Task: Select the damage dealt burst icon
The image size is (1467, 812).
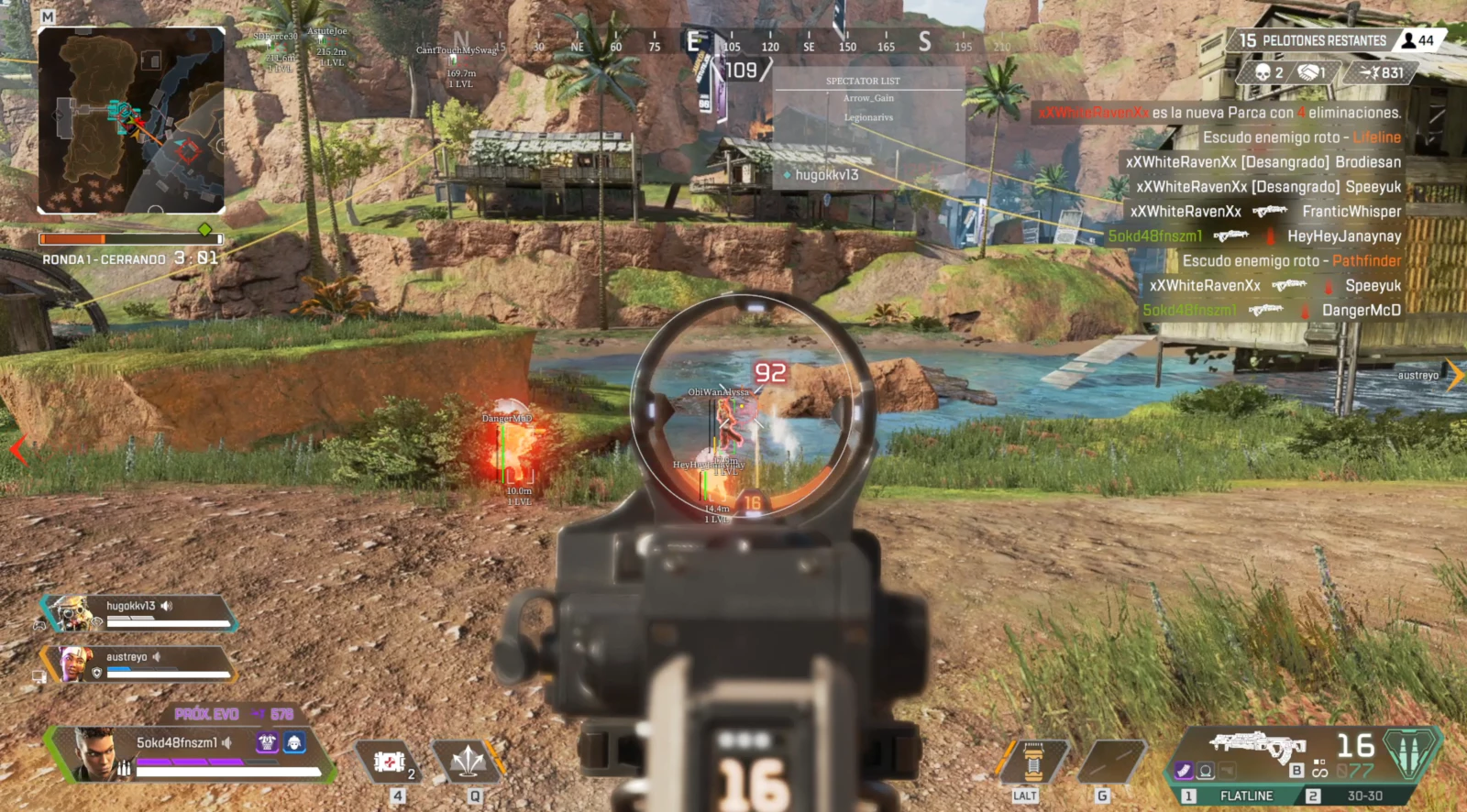Action: coord(1369,72)
